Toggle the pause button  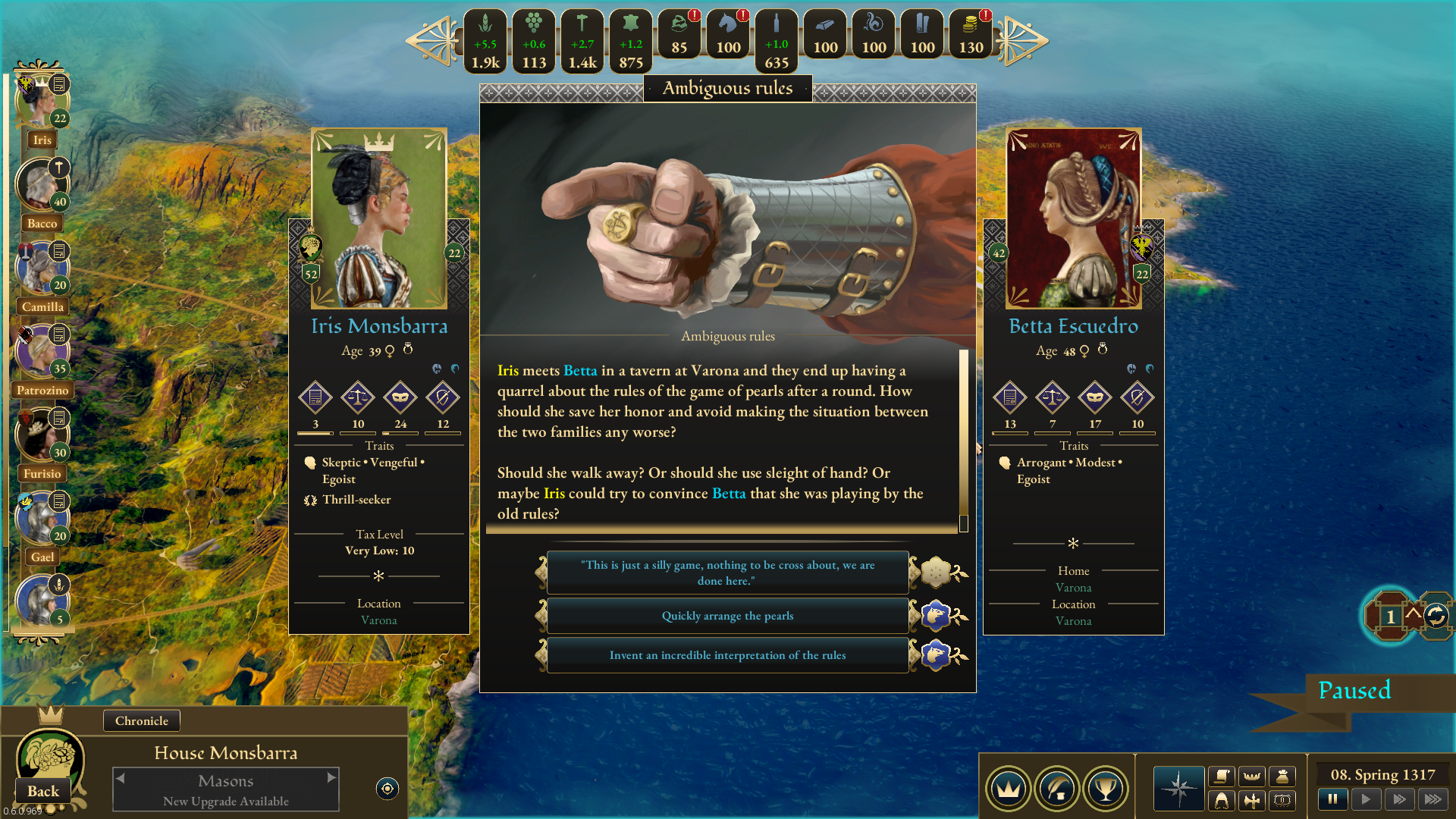coord(1332,799)
